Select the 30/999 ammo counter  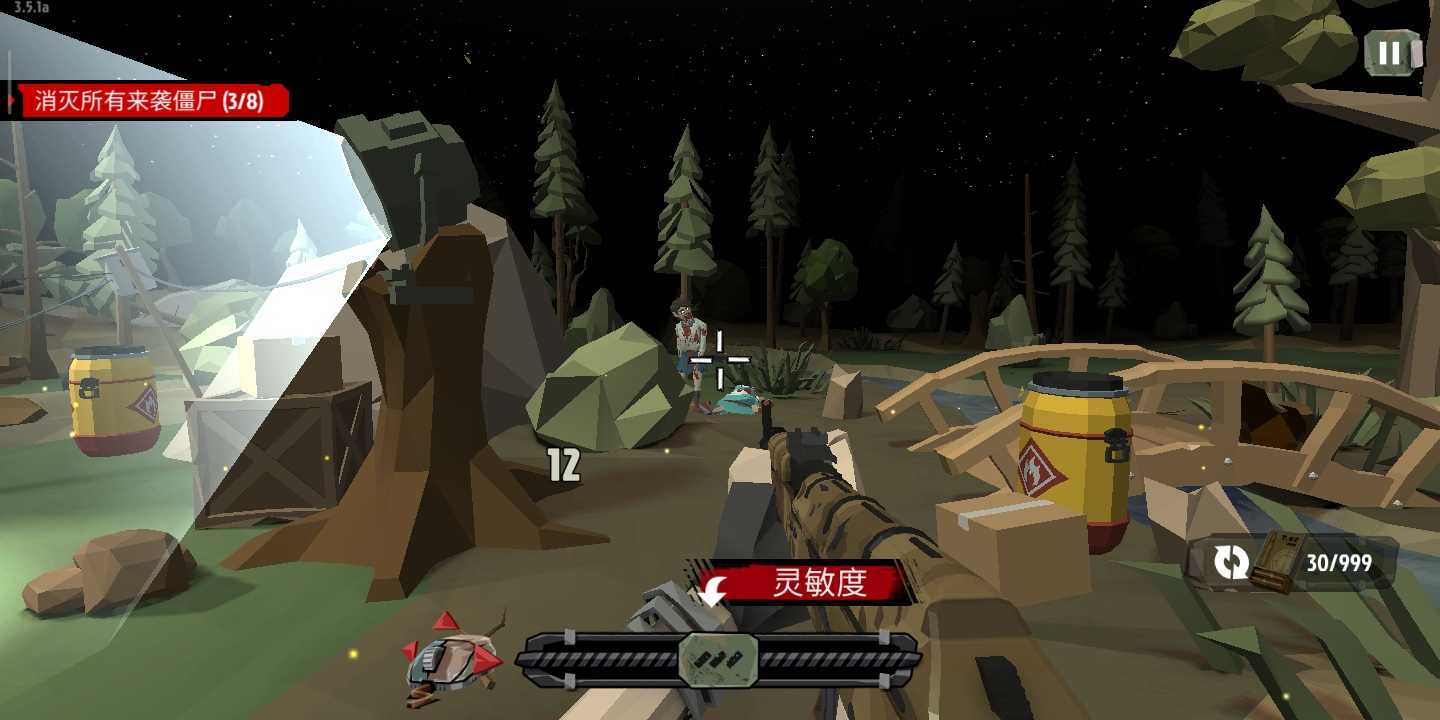click(x=1337, y=560)
